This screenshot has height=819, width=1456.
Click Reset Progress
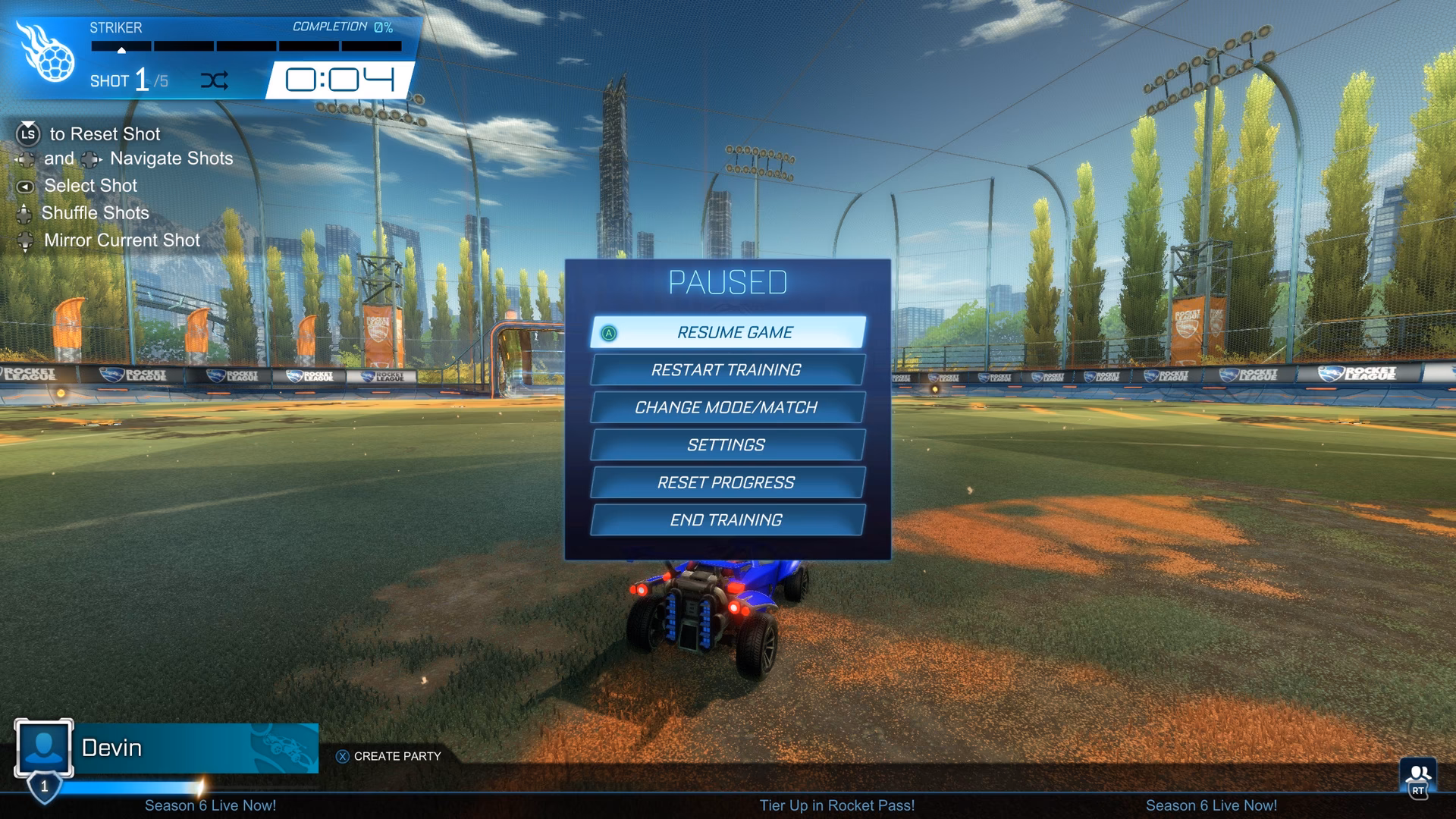coord(726,482)
